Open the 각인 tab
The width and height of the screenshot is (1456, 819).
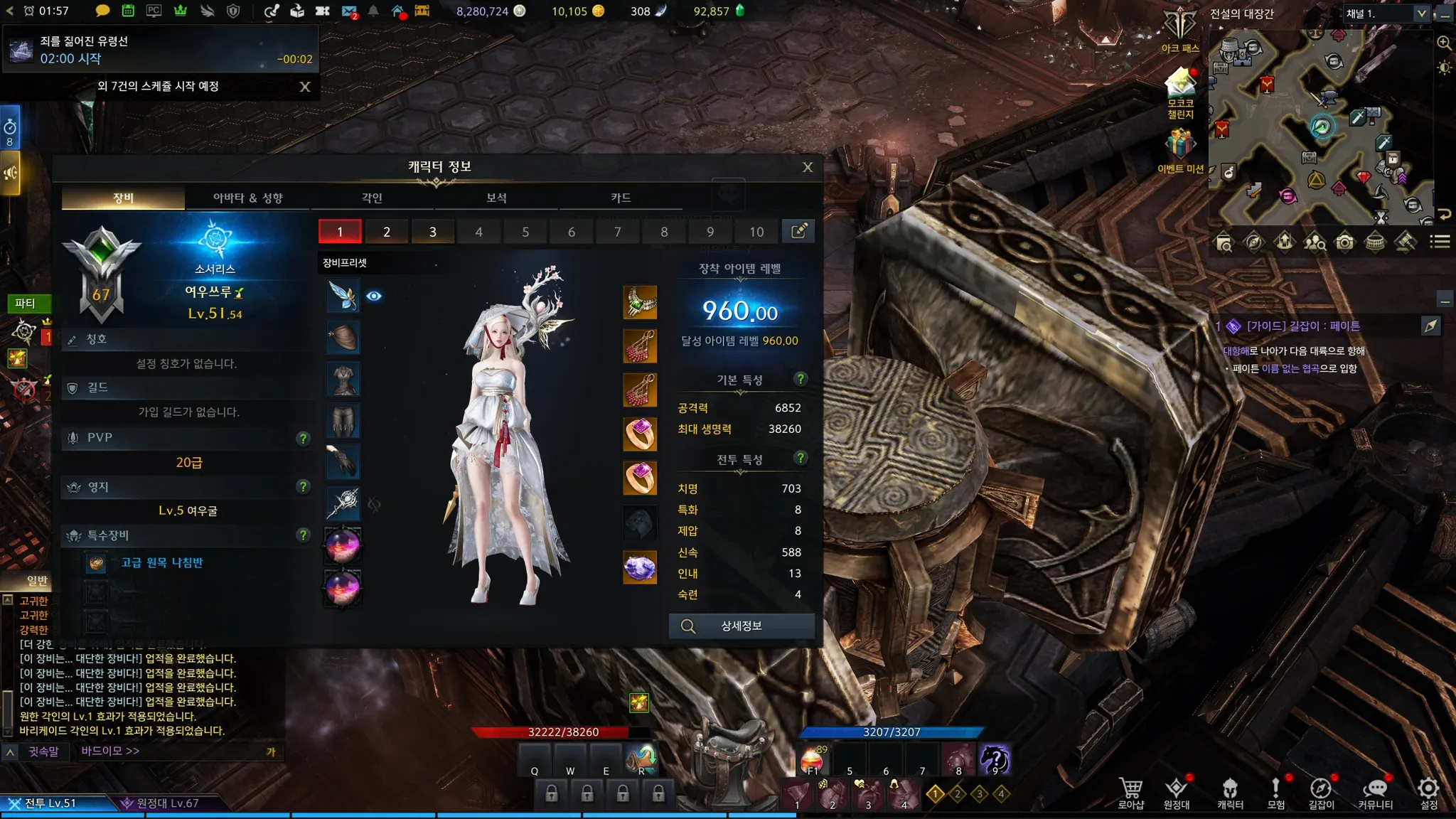(x=372, y=198)
